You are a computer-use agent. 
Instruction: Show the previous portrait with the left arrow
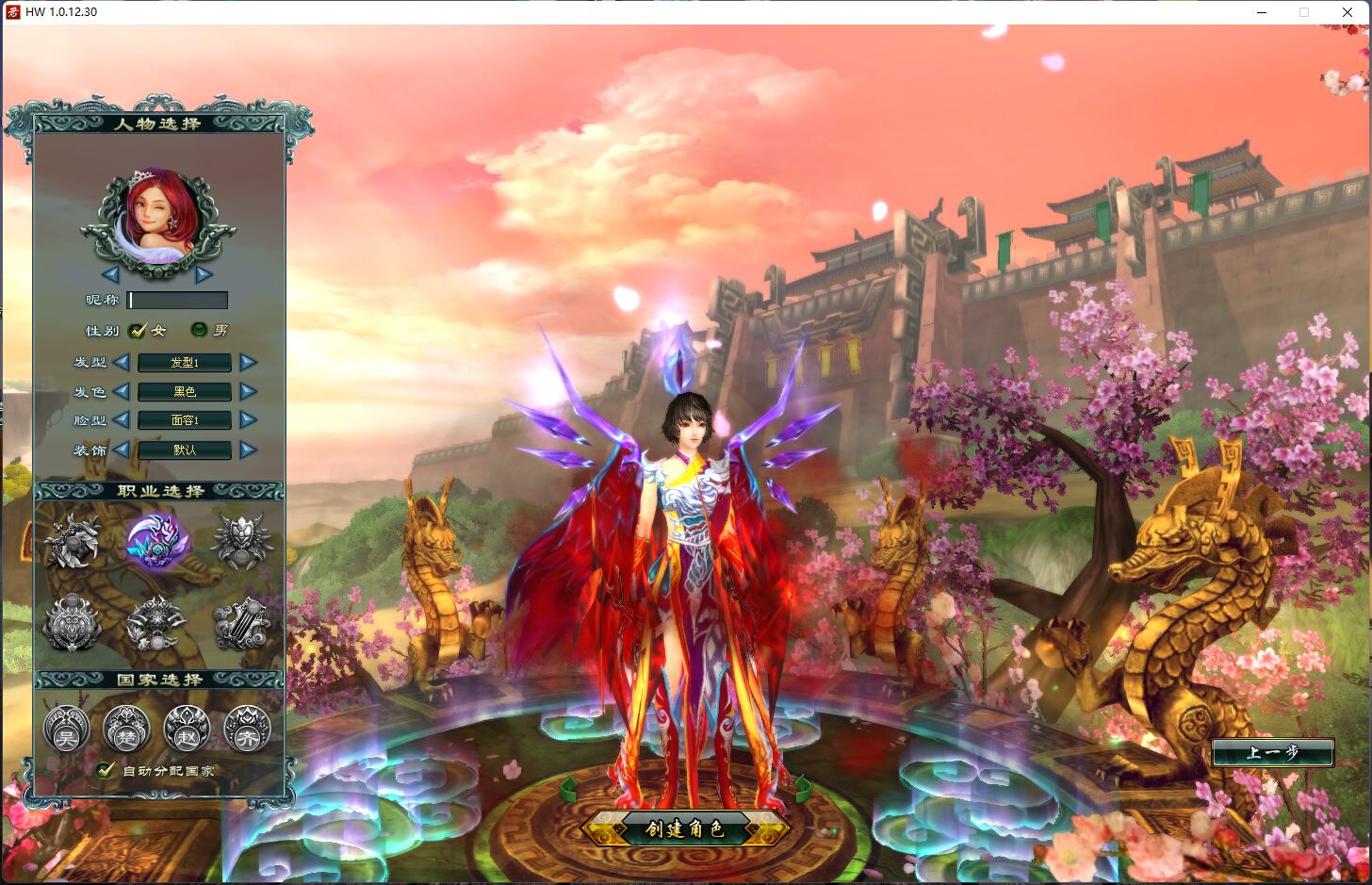110,275
